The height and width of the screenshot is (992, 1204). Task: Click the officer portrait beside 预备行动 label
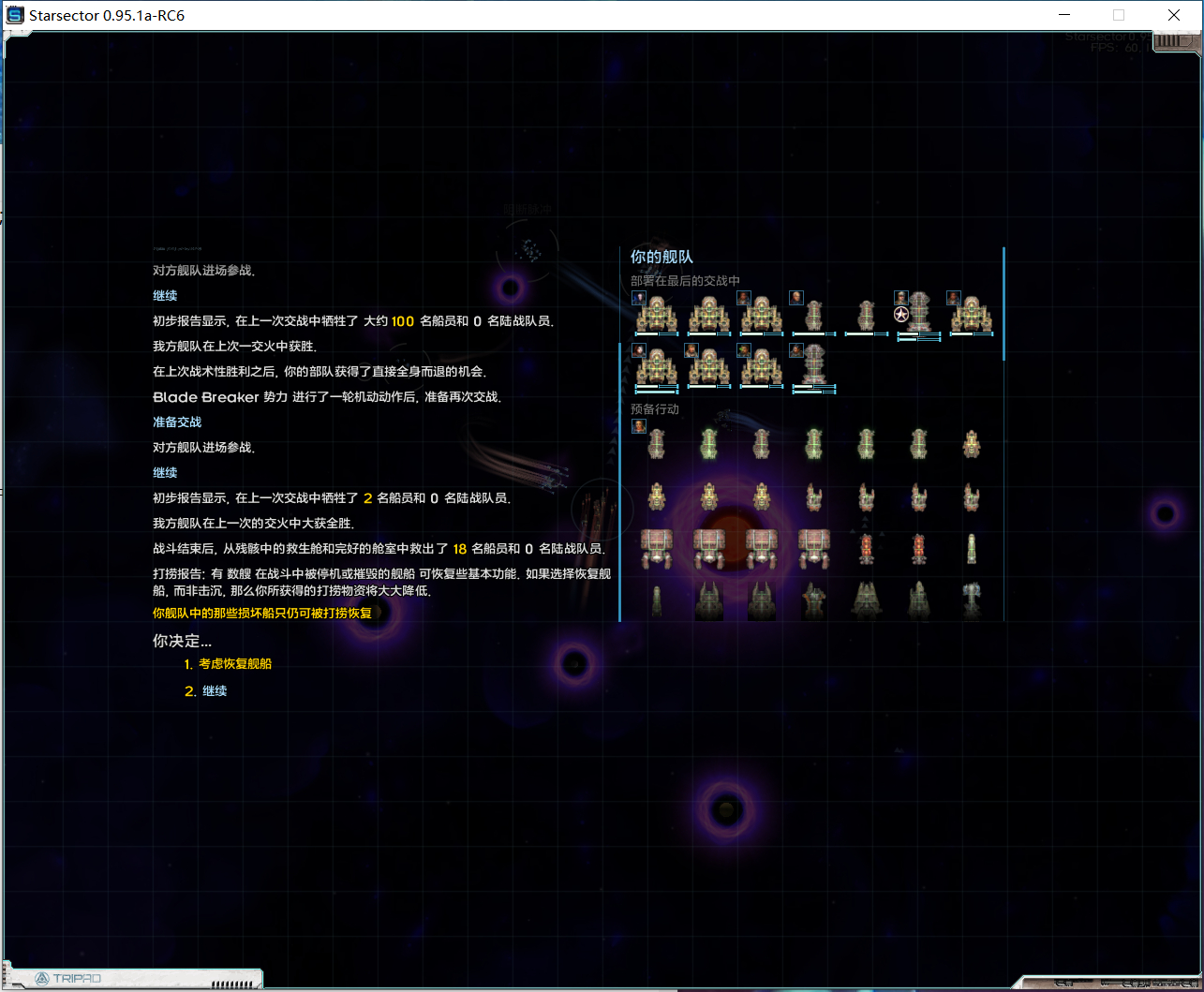pos(638,426)
